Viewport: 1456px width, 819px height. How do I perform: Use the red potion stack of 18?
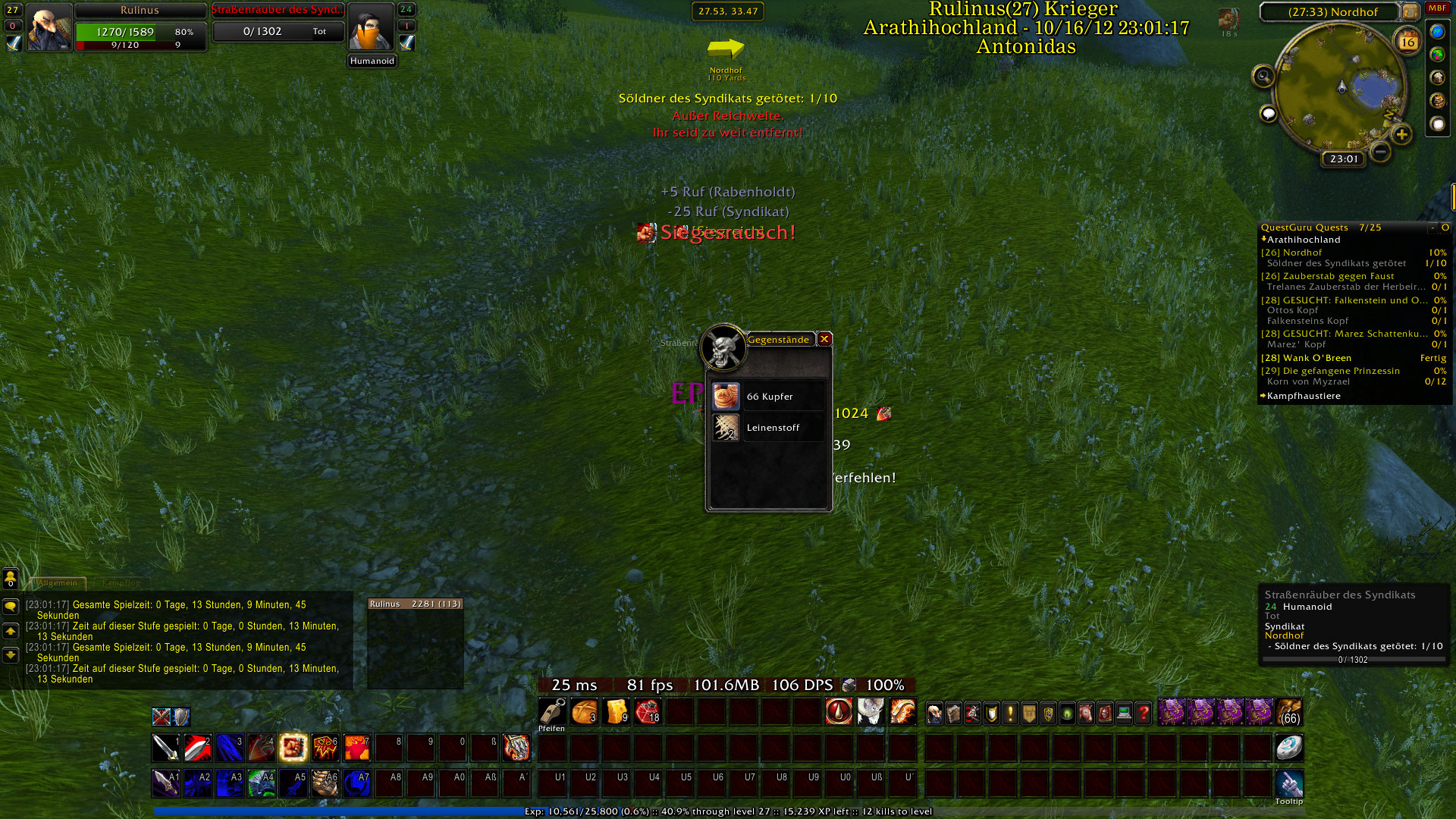pyautogui.click(x=648, y=712)
